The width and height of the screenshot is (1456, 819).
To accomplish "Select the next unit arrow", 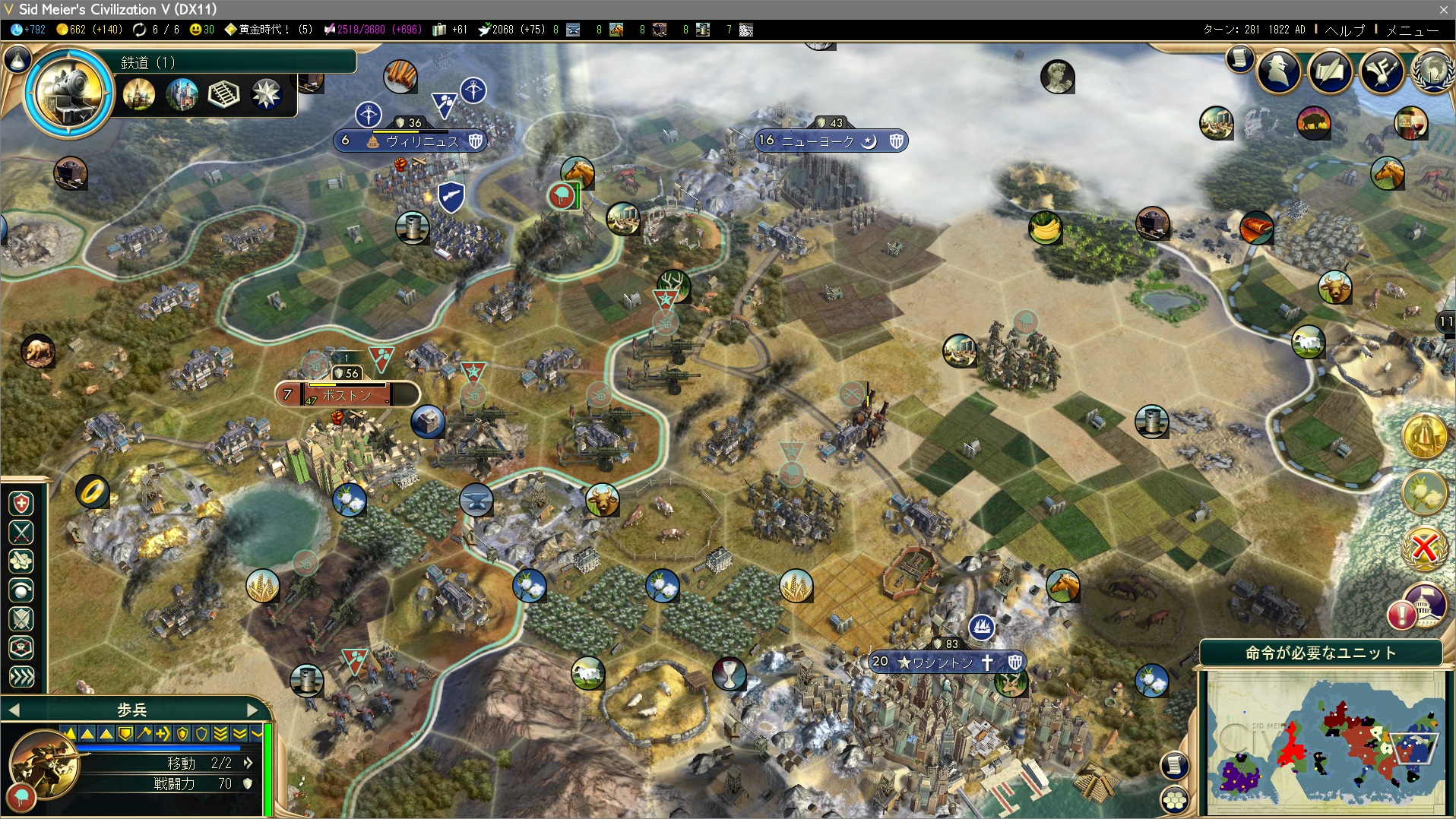I will [x=253, y=710].
